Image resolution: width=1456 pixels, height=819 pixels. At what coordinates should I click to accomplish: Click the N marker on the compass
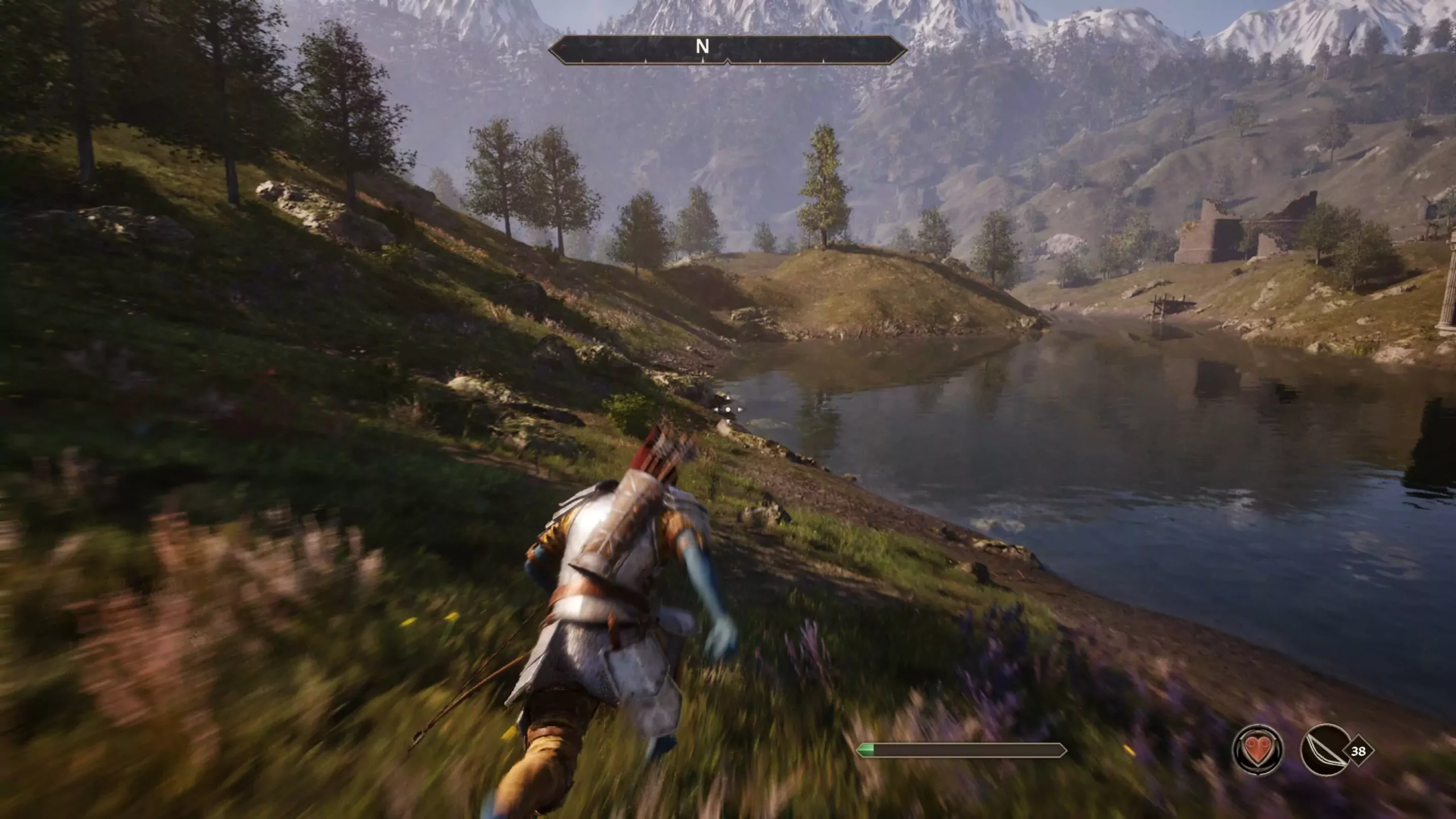coord(703,47)
